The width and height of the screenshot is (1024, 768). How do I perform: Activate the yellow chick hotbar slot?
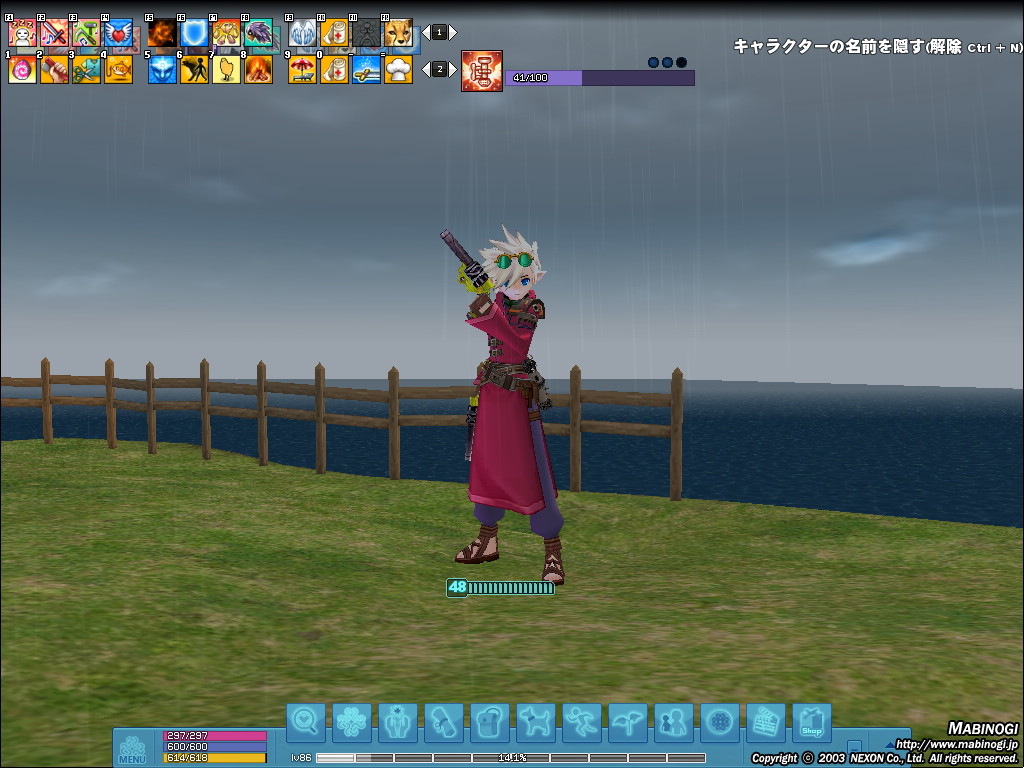pyautogui.click(x=226, y=69)
